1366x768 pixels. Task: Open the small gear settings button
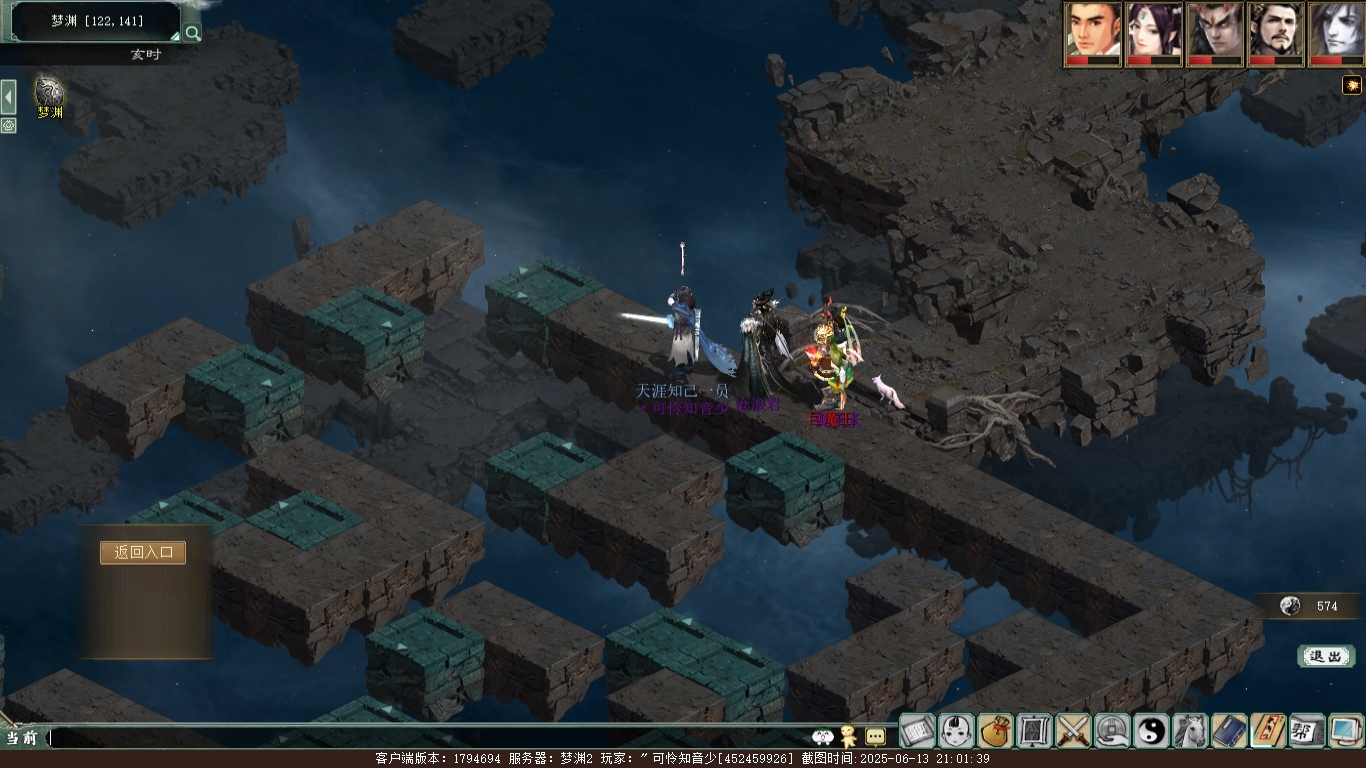pyautogui.click(x=8, y=125)
